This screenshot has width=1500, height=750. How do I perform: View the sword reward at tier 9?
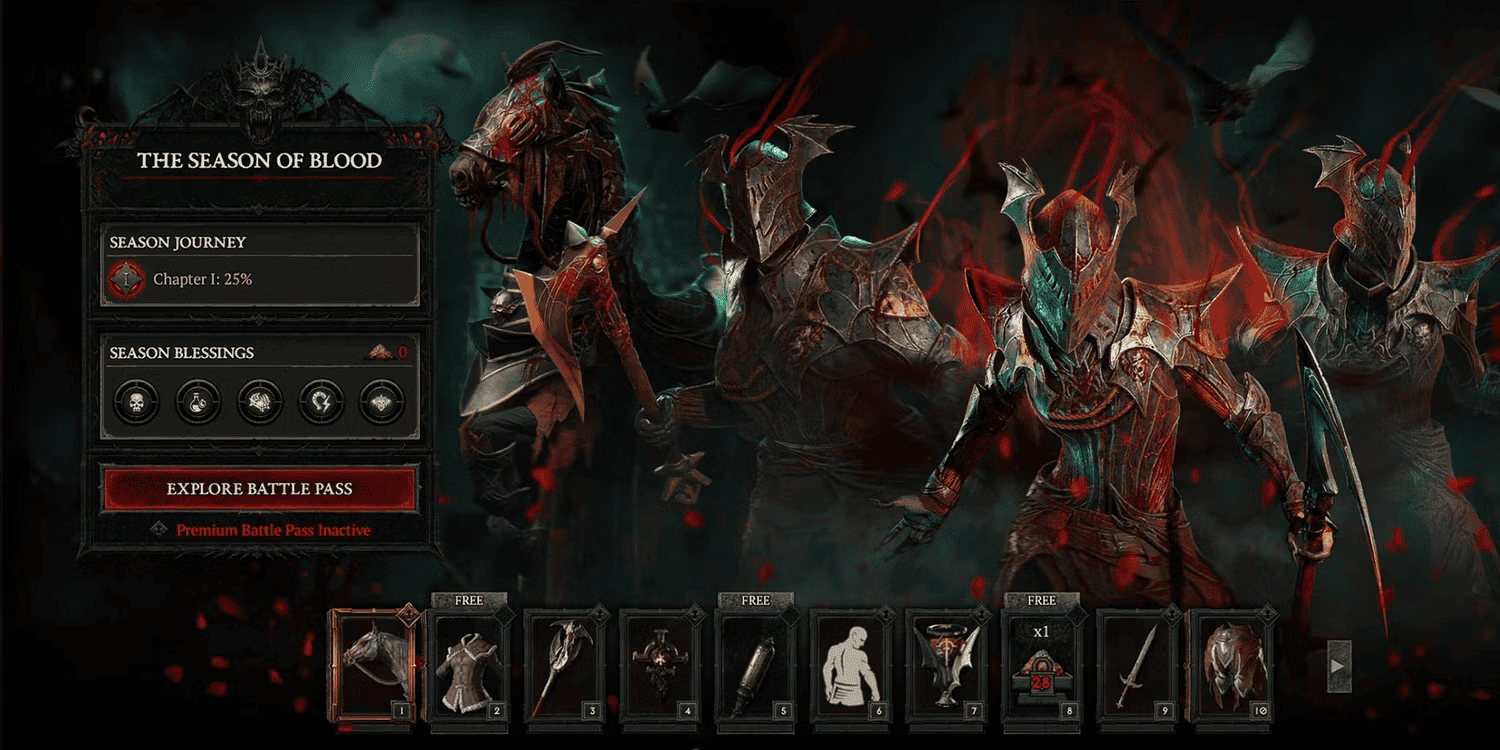click(x=1137, y=664)
